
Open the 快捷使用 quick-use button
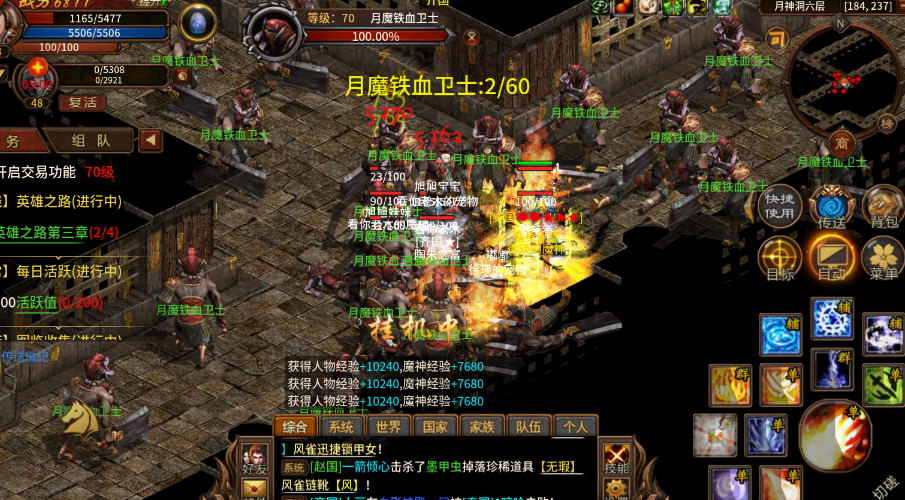click(780, 203)
